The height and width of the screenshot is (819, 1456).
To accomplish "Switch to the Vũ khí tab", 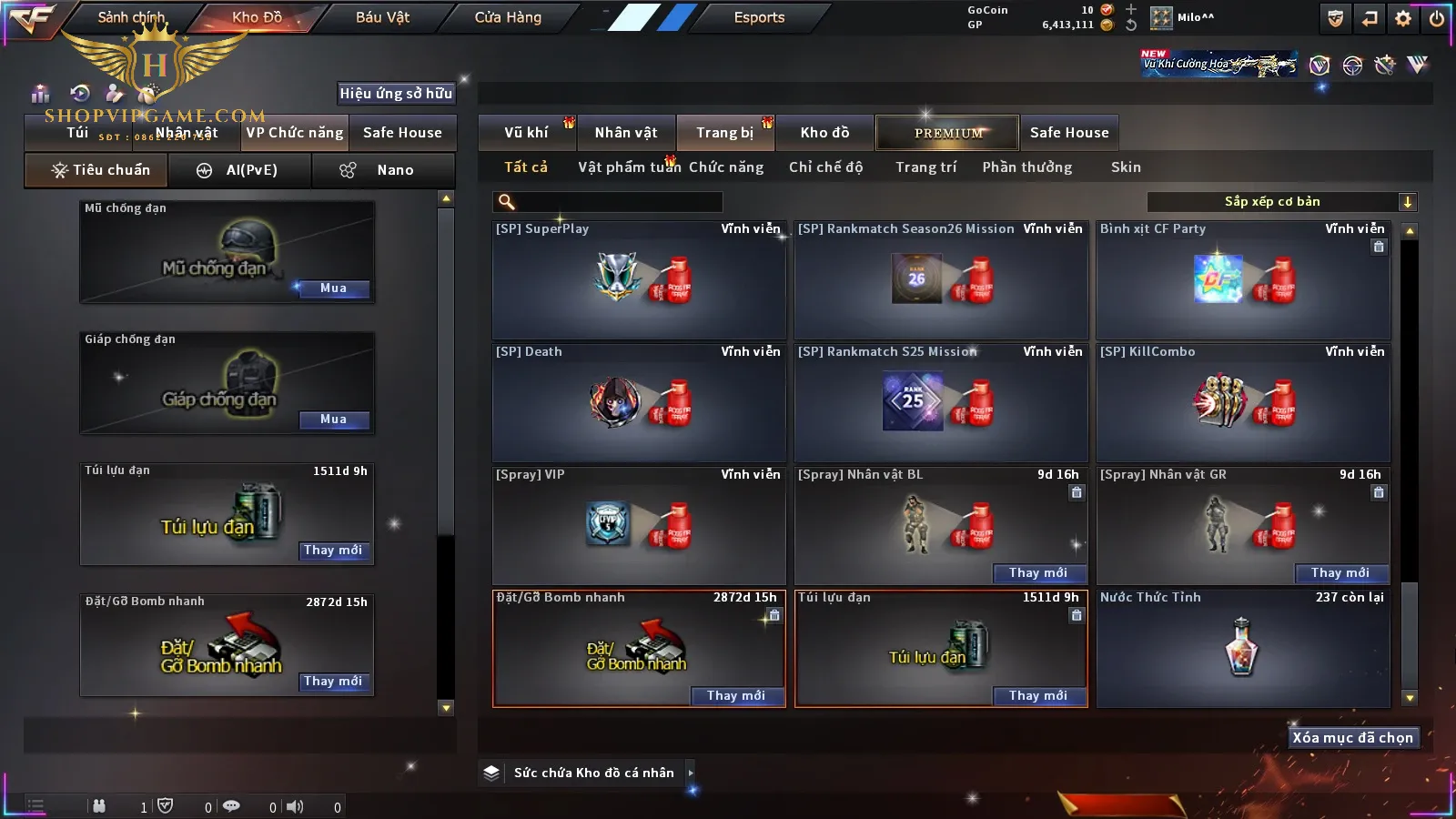I will tap(526, 133).
